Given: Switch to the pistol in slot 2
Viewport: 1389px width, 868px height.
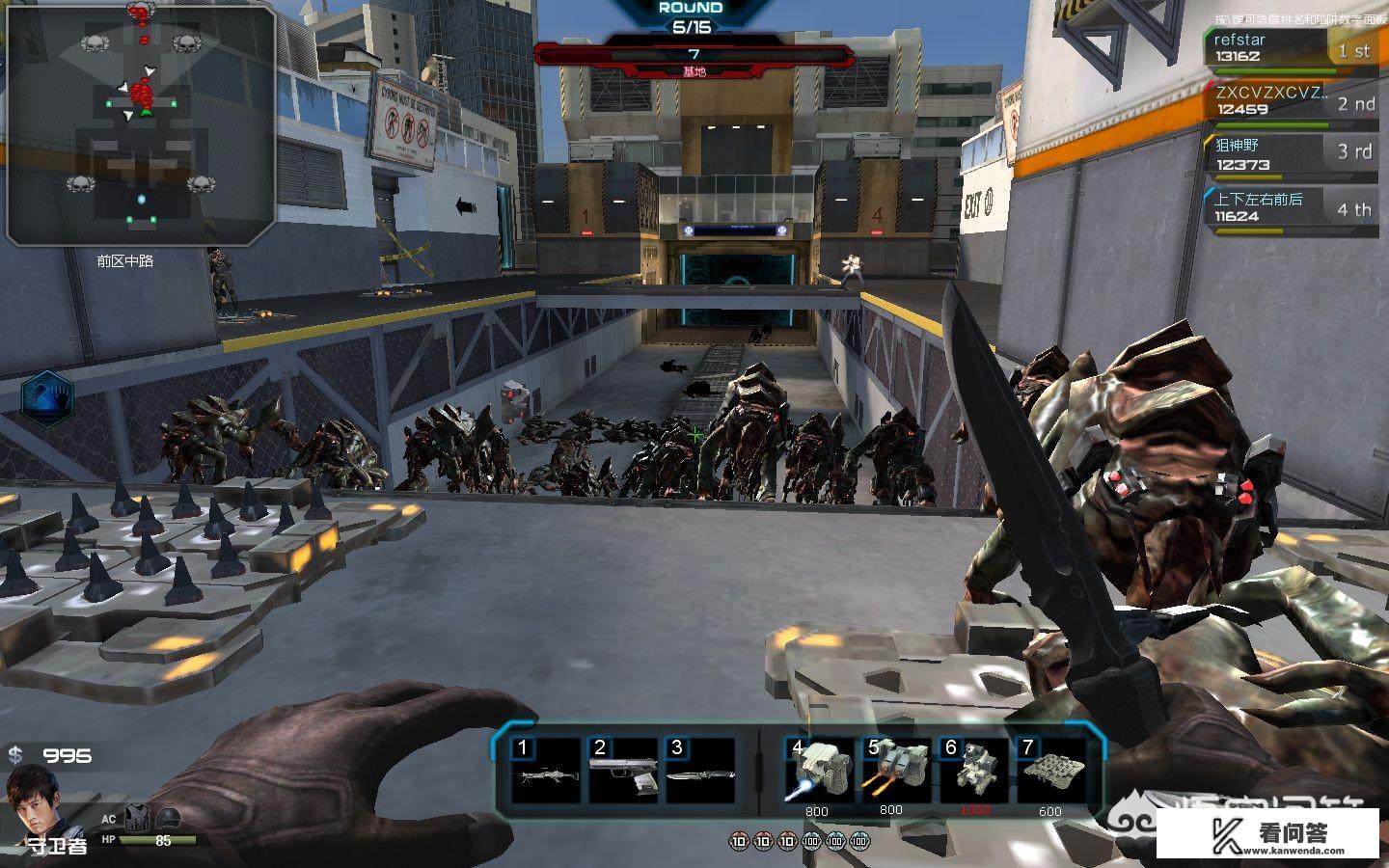Looking at the screenshot, I should coord(622,773).
